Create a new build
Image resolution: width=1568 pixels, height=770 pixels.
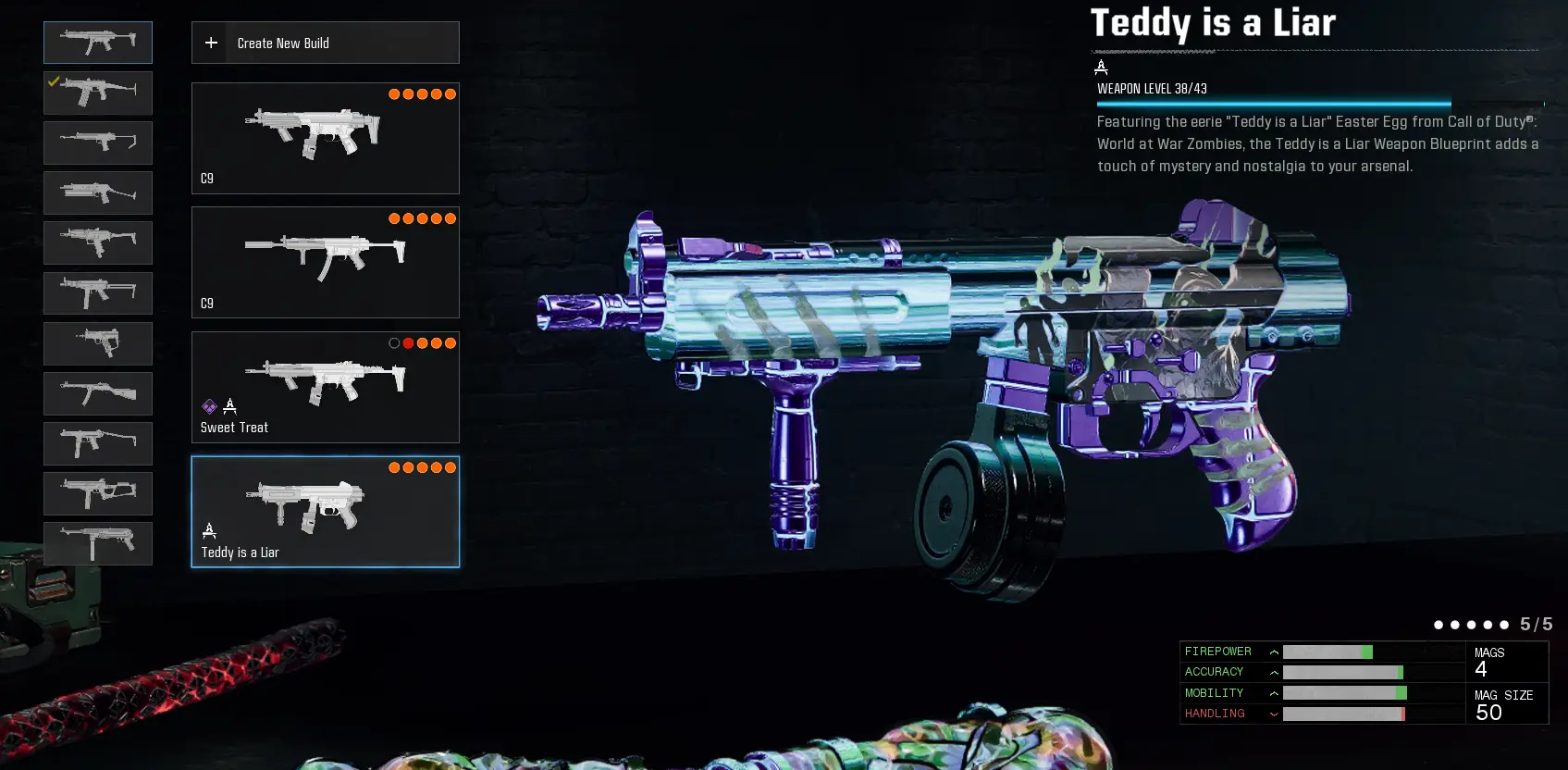pos(325,43)
